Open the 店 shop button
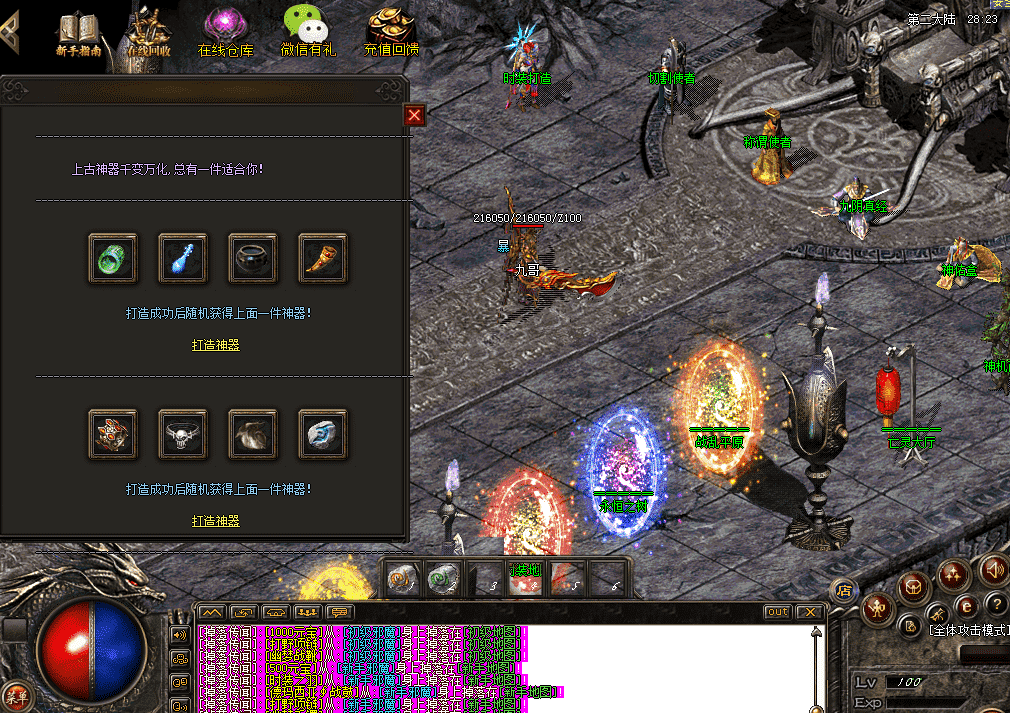Image resolution: width=1010 pixels, height=713 pixels. [843, 589]
